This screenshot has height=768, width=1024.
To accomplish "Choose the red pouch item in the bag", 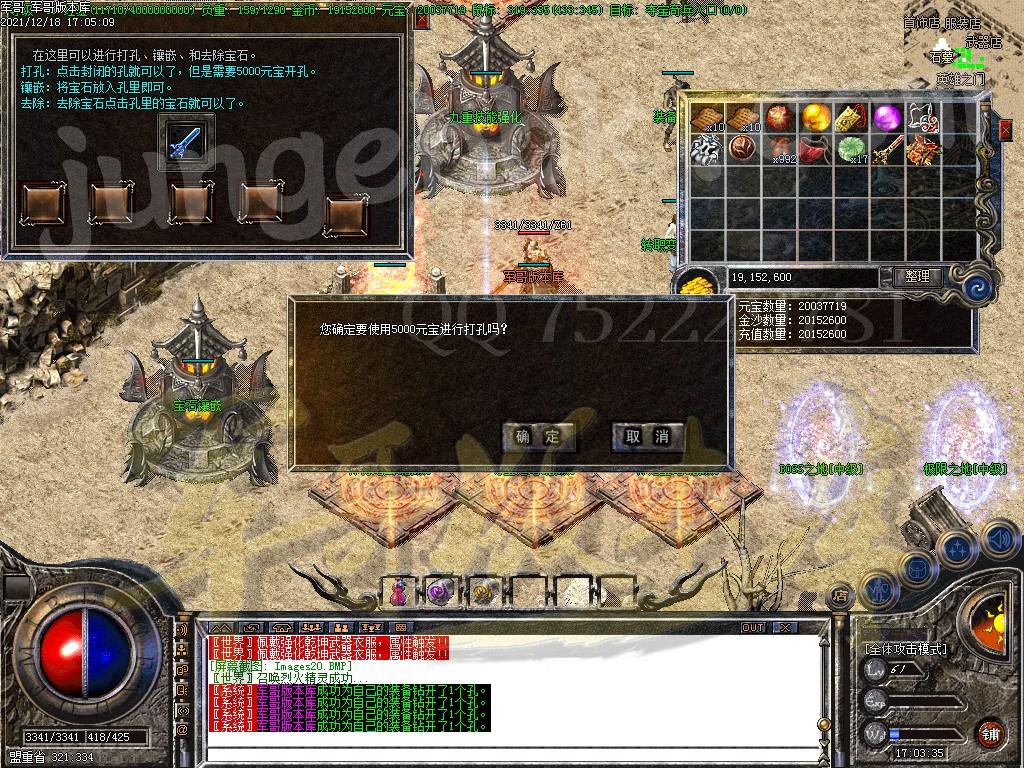I will (815, 150).
